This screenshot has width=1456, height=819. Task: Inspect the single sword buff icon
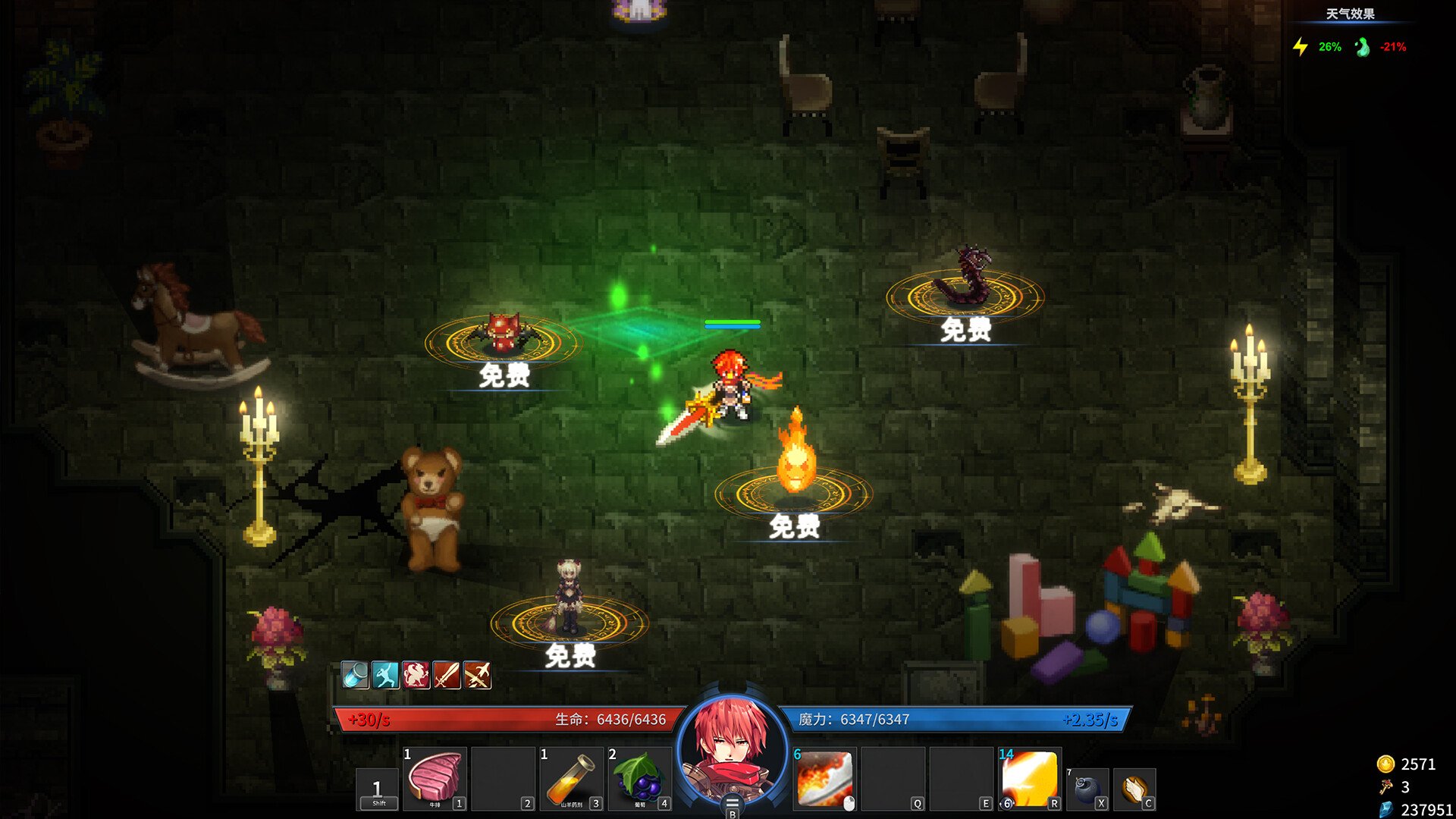(x=447, y=674)
